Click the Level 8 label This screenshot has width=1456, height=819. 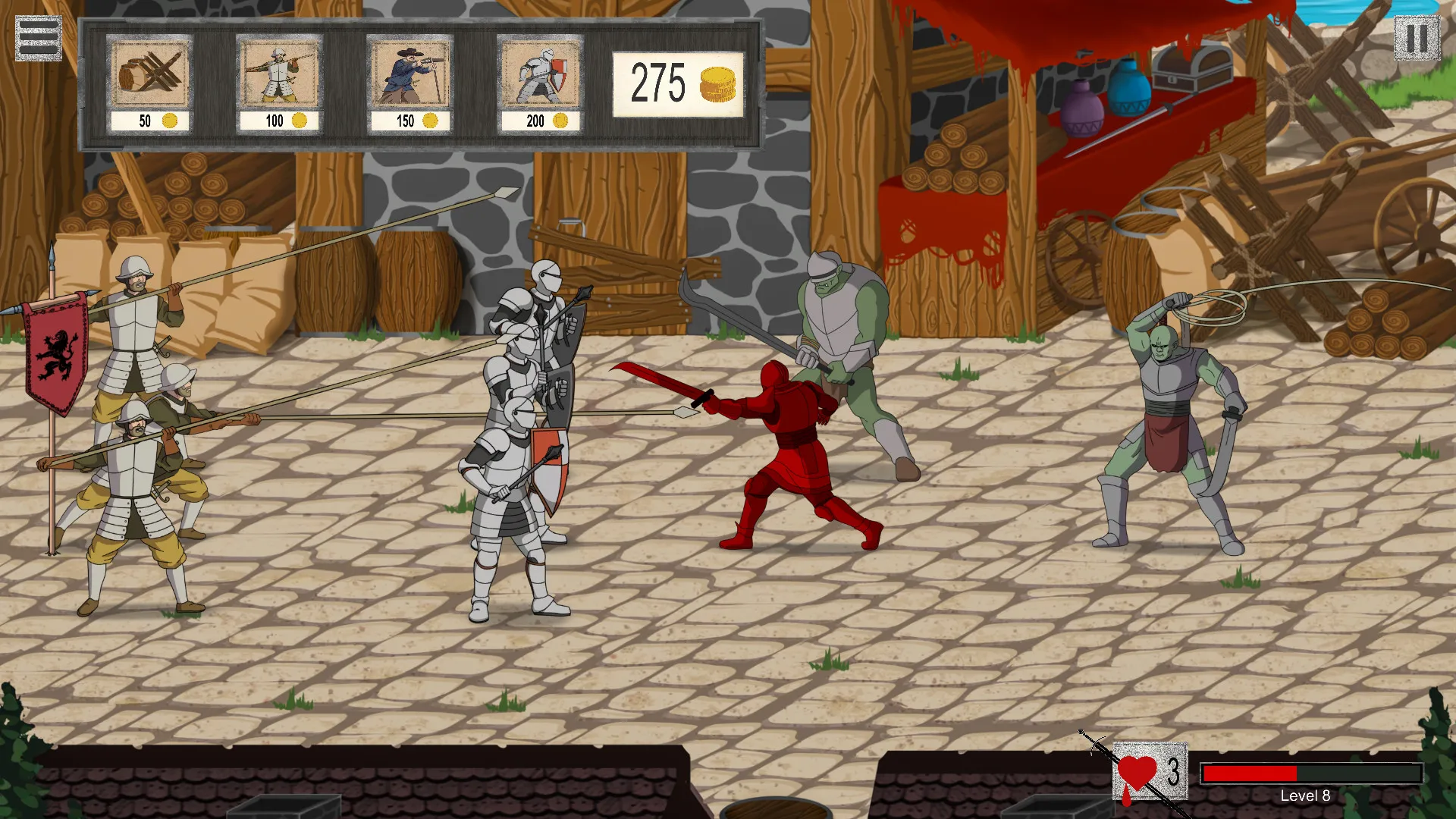click(x=1304, y=796)
